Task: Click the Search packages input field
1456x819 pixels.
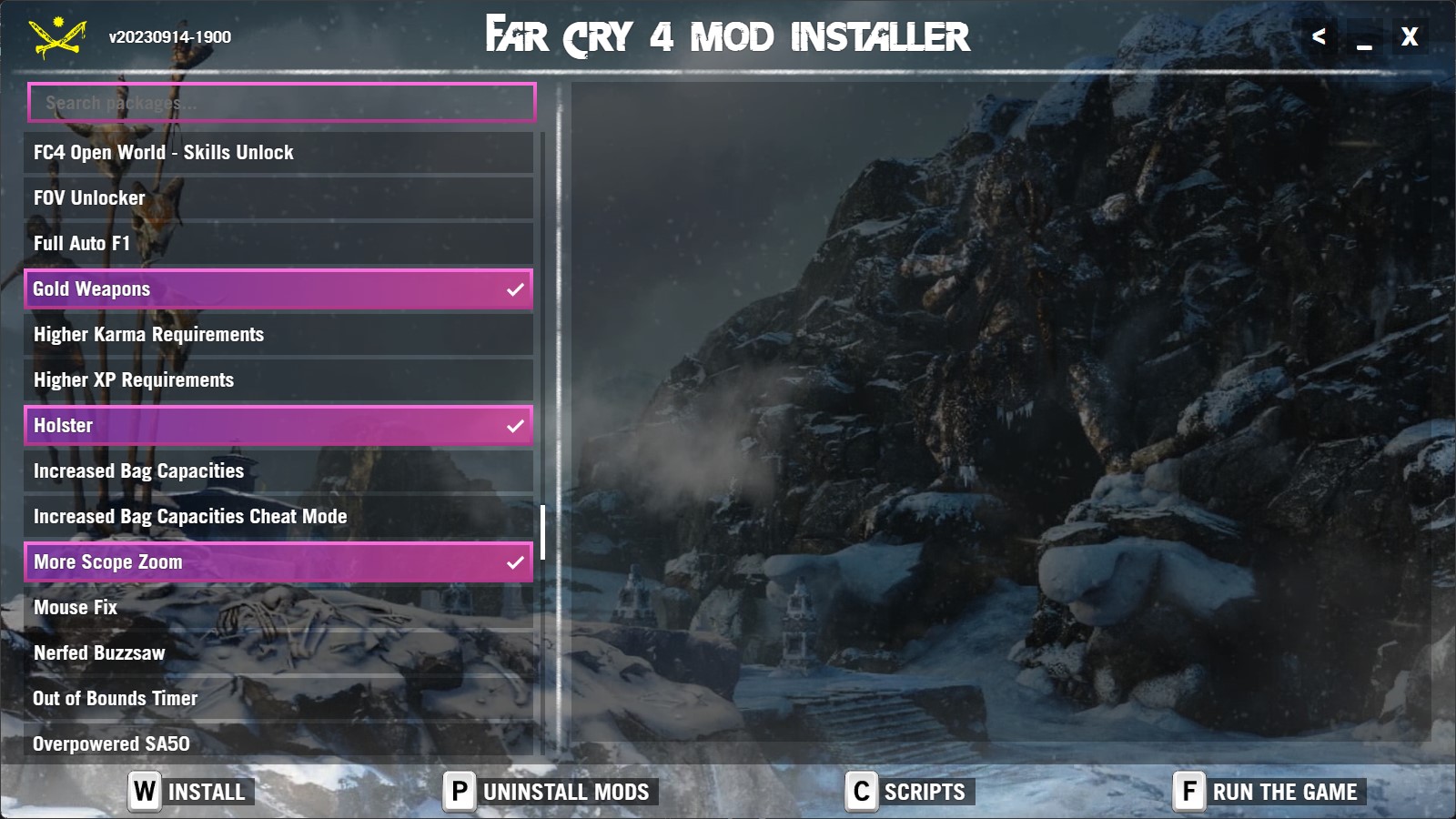Action: pyautogui.click(x=281, y=103)
